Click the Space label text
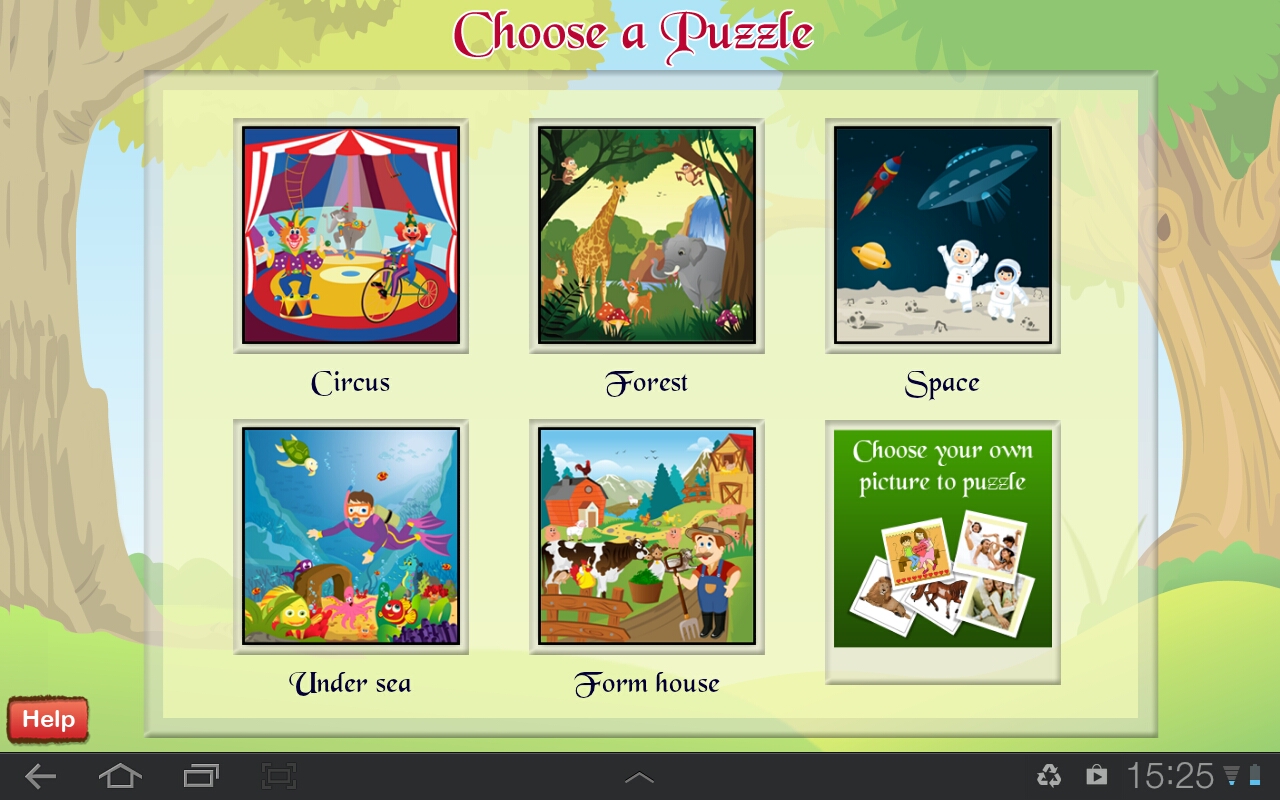This screenshot has width=1280, height=800. 941,382
